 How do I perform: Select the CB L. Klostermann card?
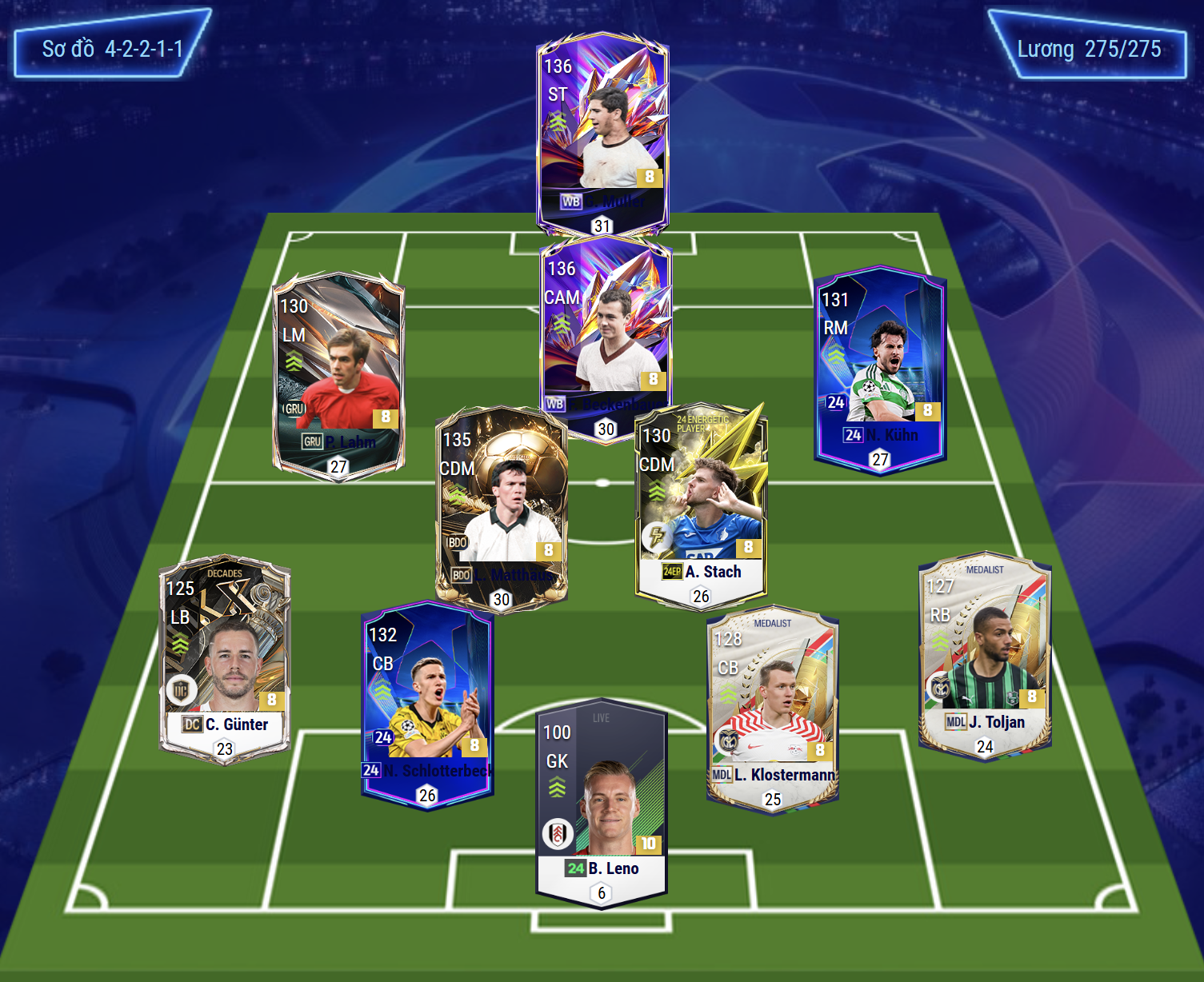click(x=773, y=708)
